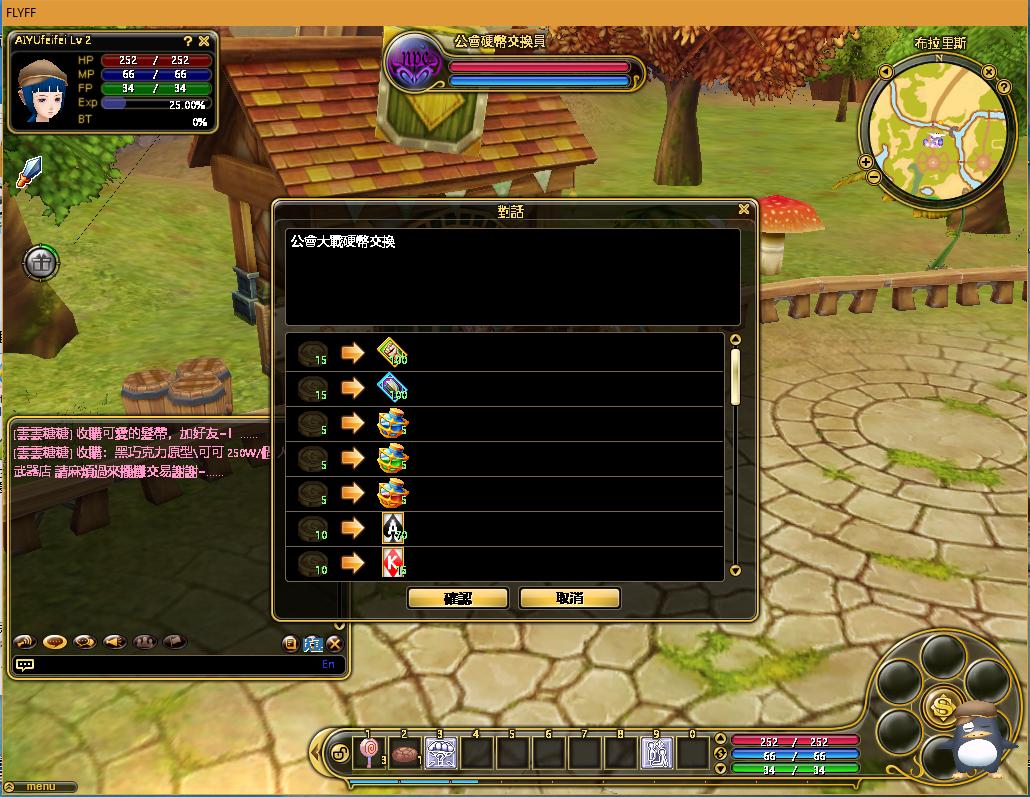Activate the parachute skill in hotbar slot 3
The height and width of the screenshot is (797, 1030).
click(x=440, y=752)
